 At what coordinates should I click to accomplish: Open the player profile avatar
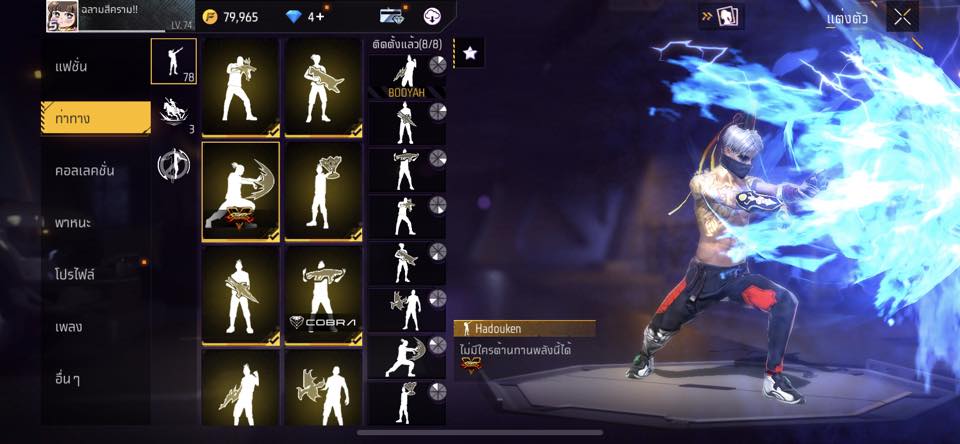62,16
